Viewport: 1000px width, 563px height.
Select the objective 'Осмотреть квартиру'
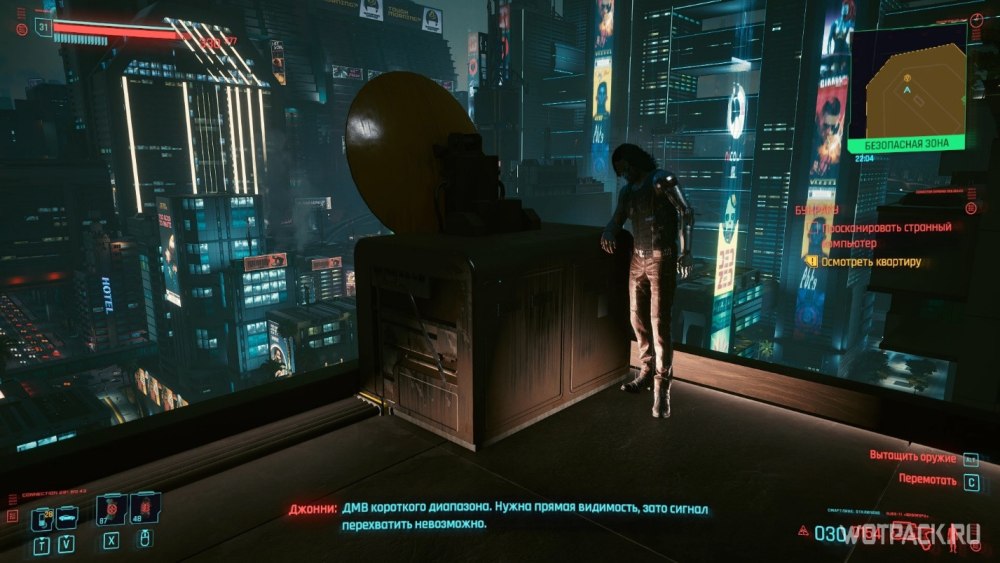point(871,262)
